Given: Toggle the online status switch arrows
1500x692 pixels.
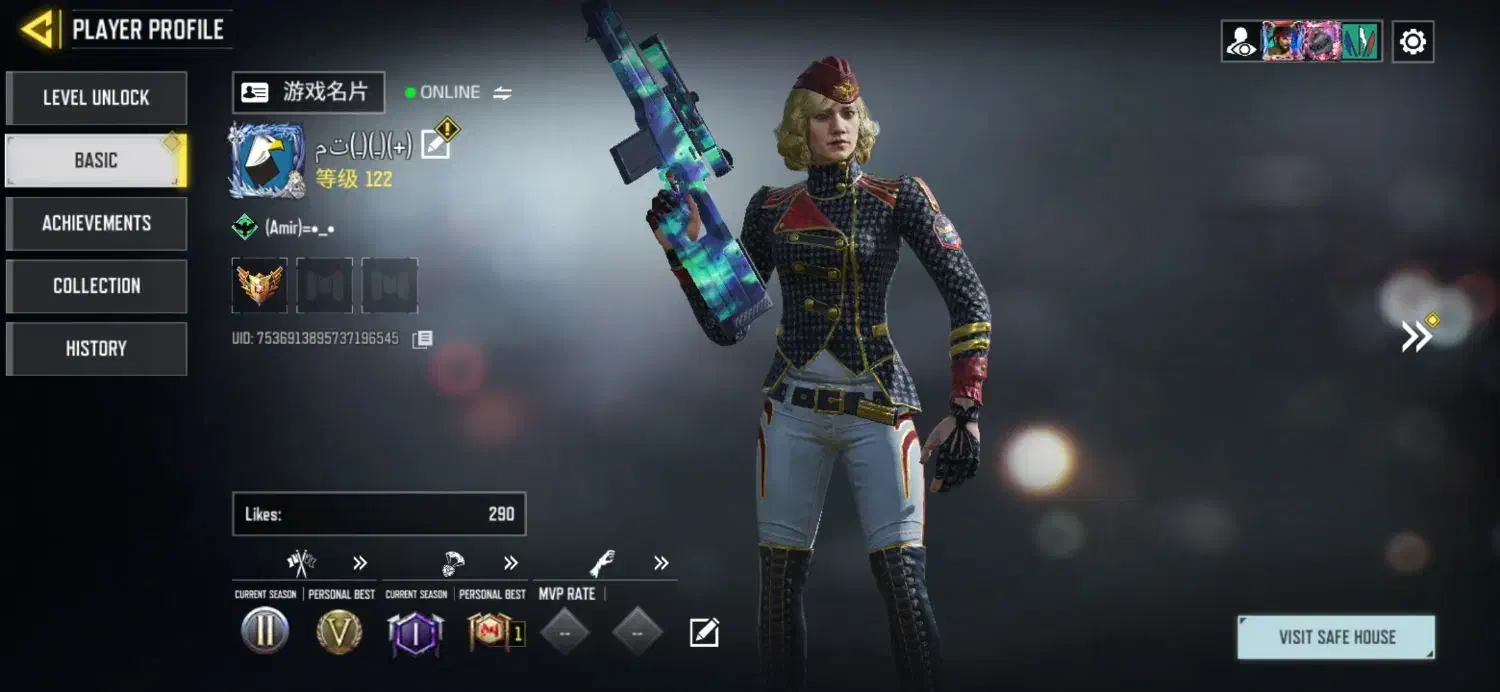Looking at the screenshot, I should click(x=502, y=93).
